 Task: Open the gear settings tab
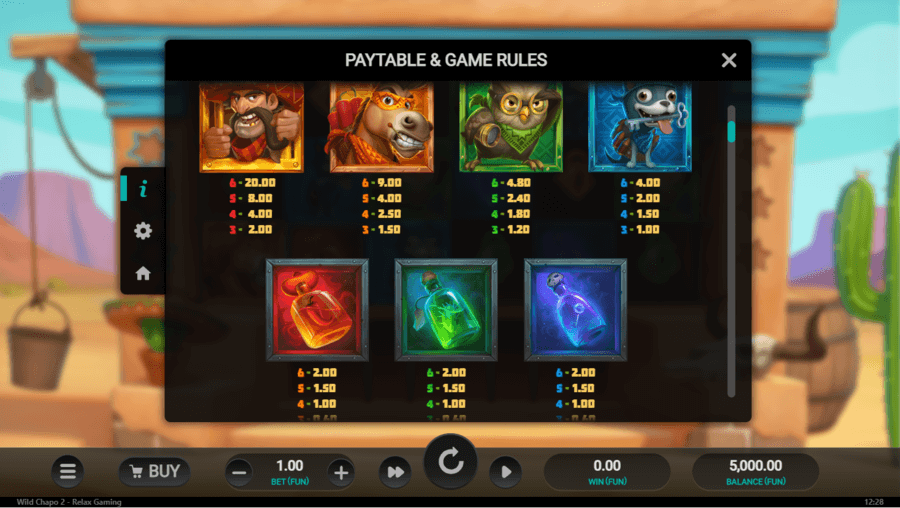click(x=143, y=231)
